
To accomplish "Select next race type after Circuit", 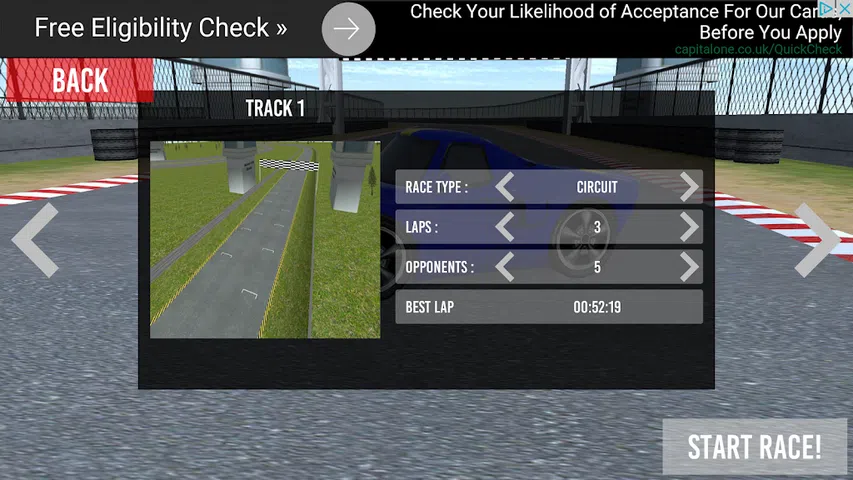I will tap(689, 187).
